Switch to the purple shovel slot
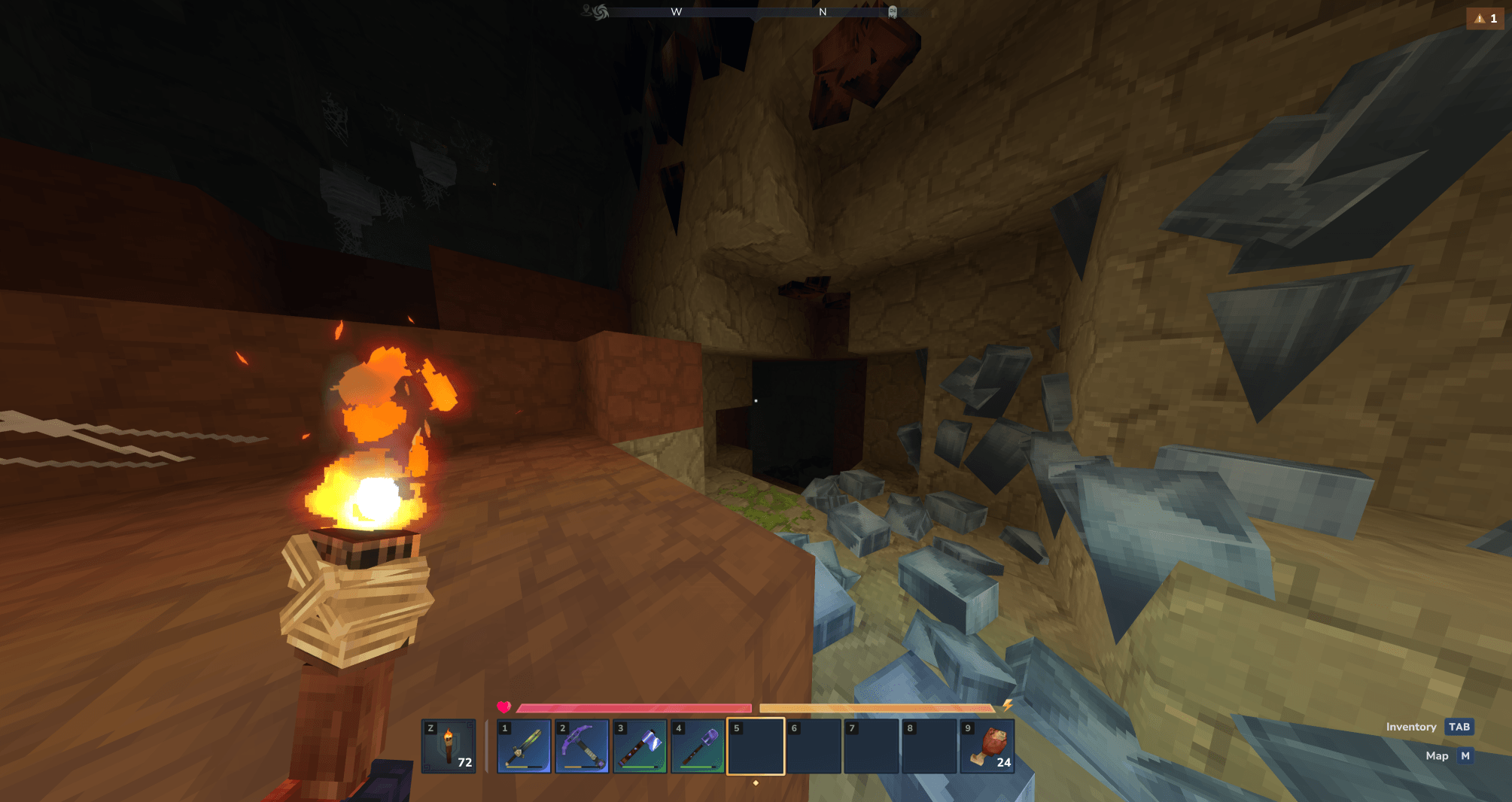1512x802 pixels. pyautogui.click(x=698, y=746)
